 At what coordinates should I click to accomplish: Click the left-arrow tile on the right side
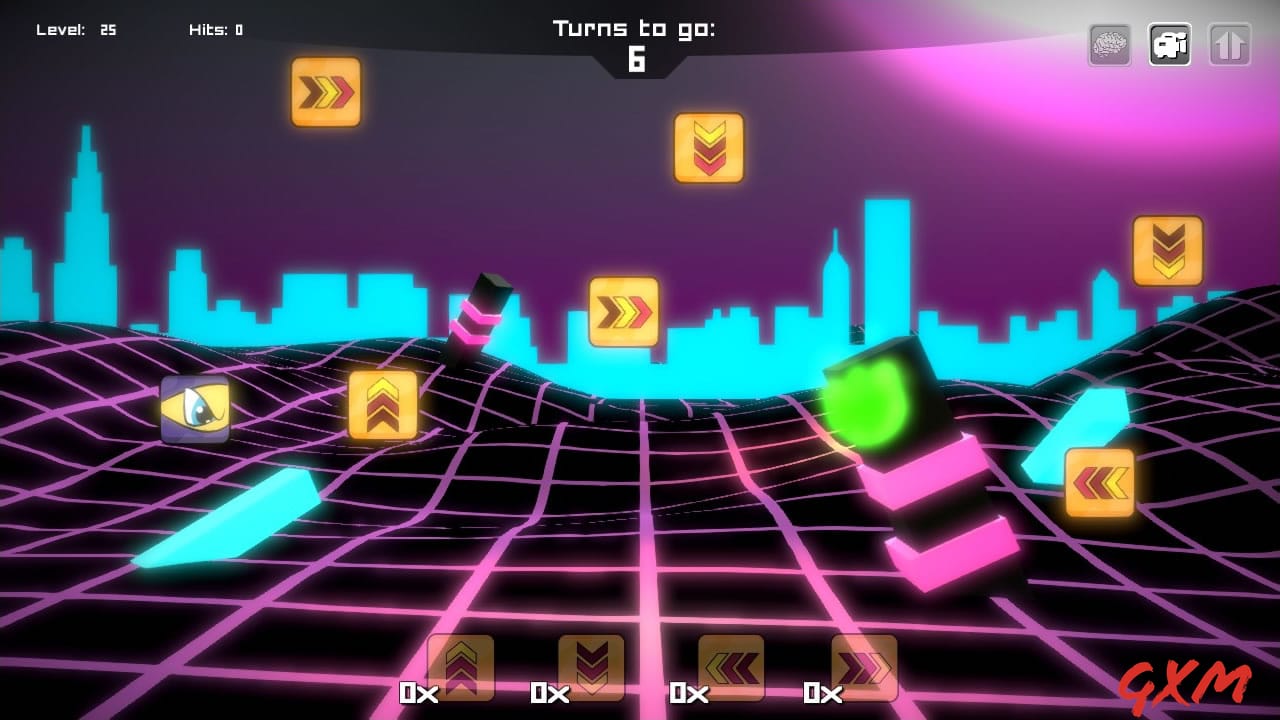[1100, 481]
